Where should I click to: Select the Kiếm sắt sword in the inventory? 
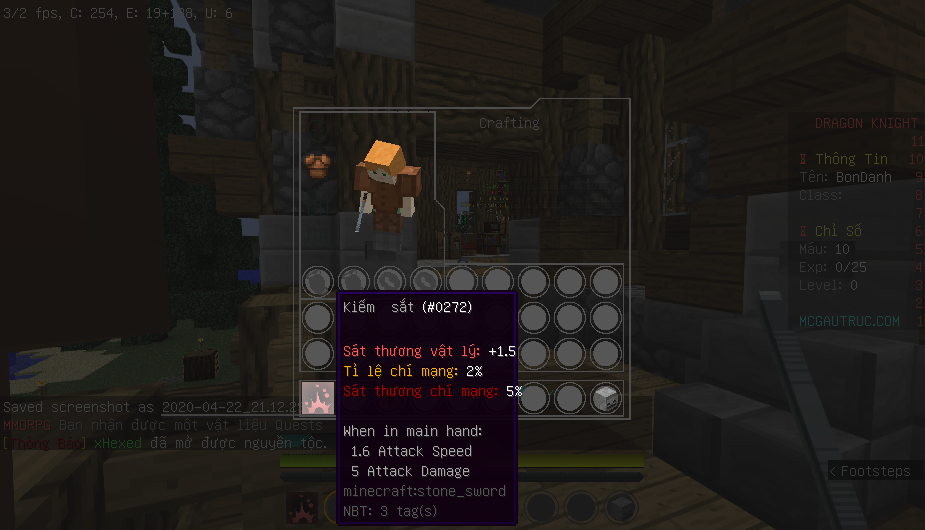pos(318,398)
